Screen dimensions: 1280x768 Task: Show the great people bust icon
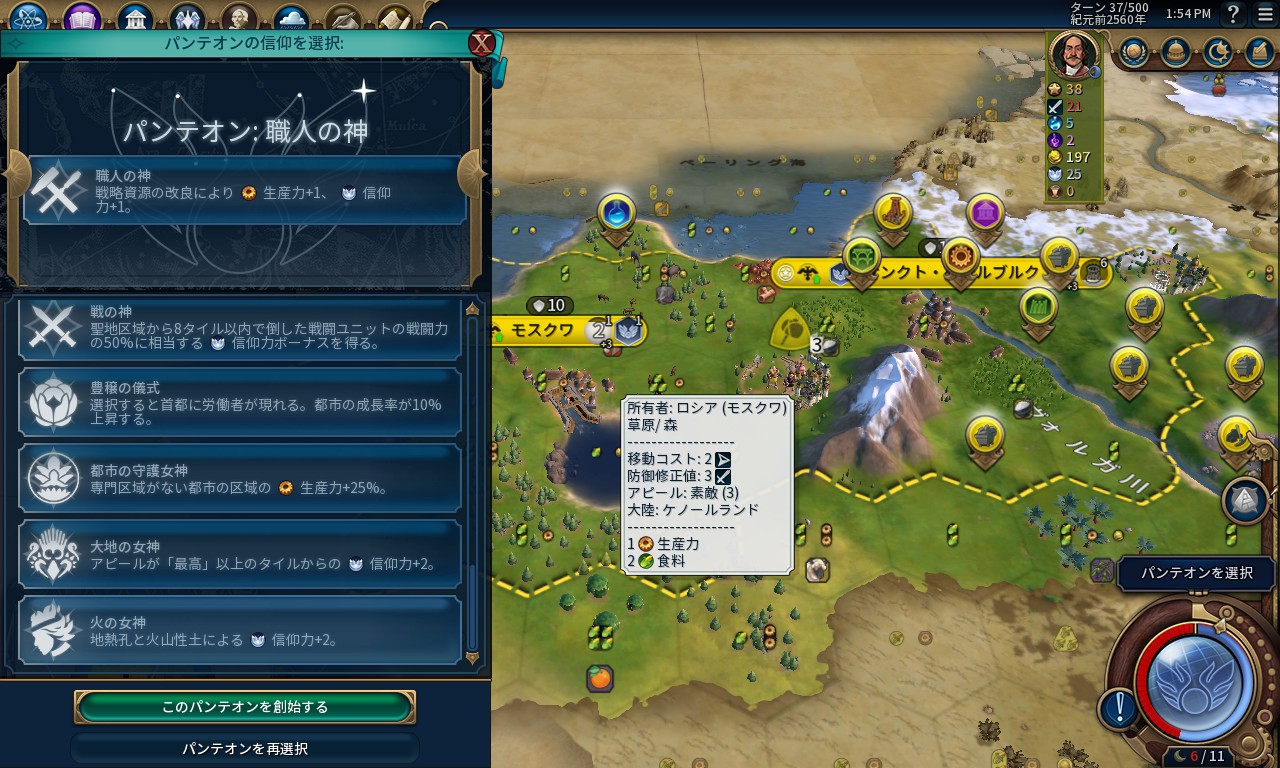click(x=239, y=18)
